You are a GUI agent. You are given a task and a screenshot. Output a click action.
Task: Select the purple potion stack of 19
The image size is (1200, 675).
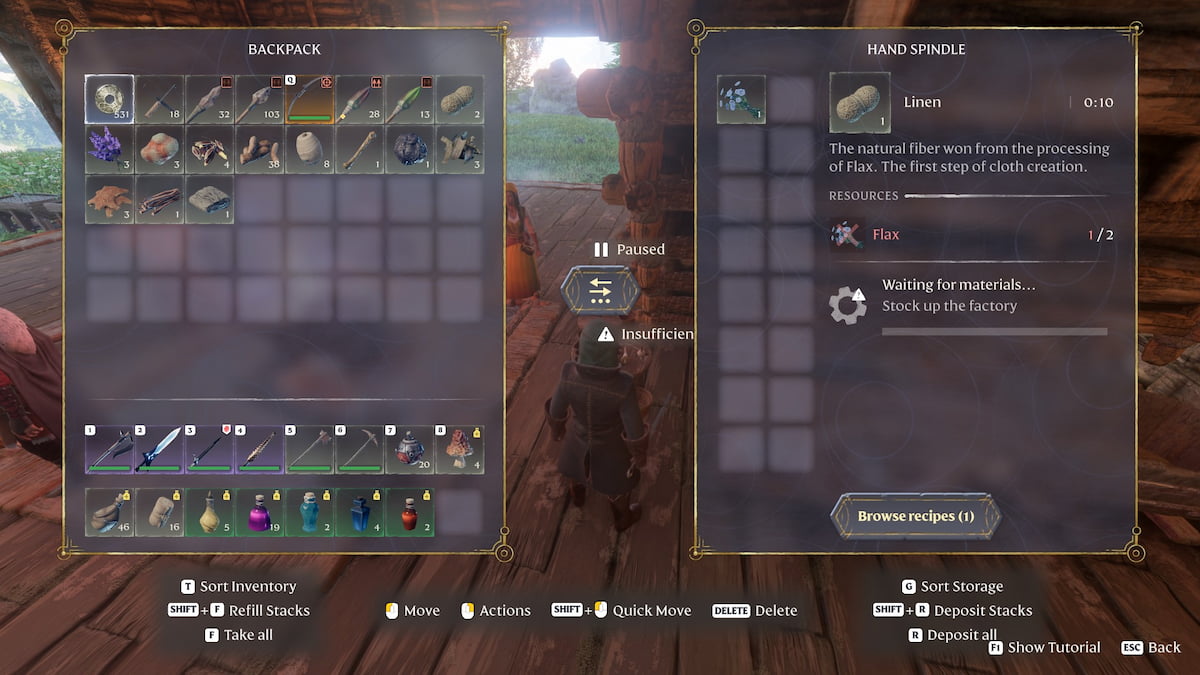[x=259, y=512]
